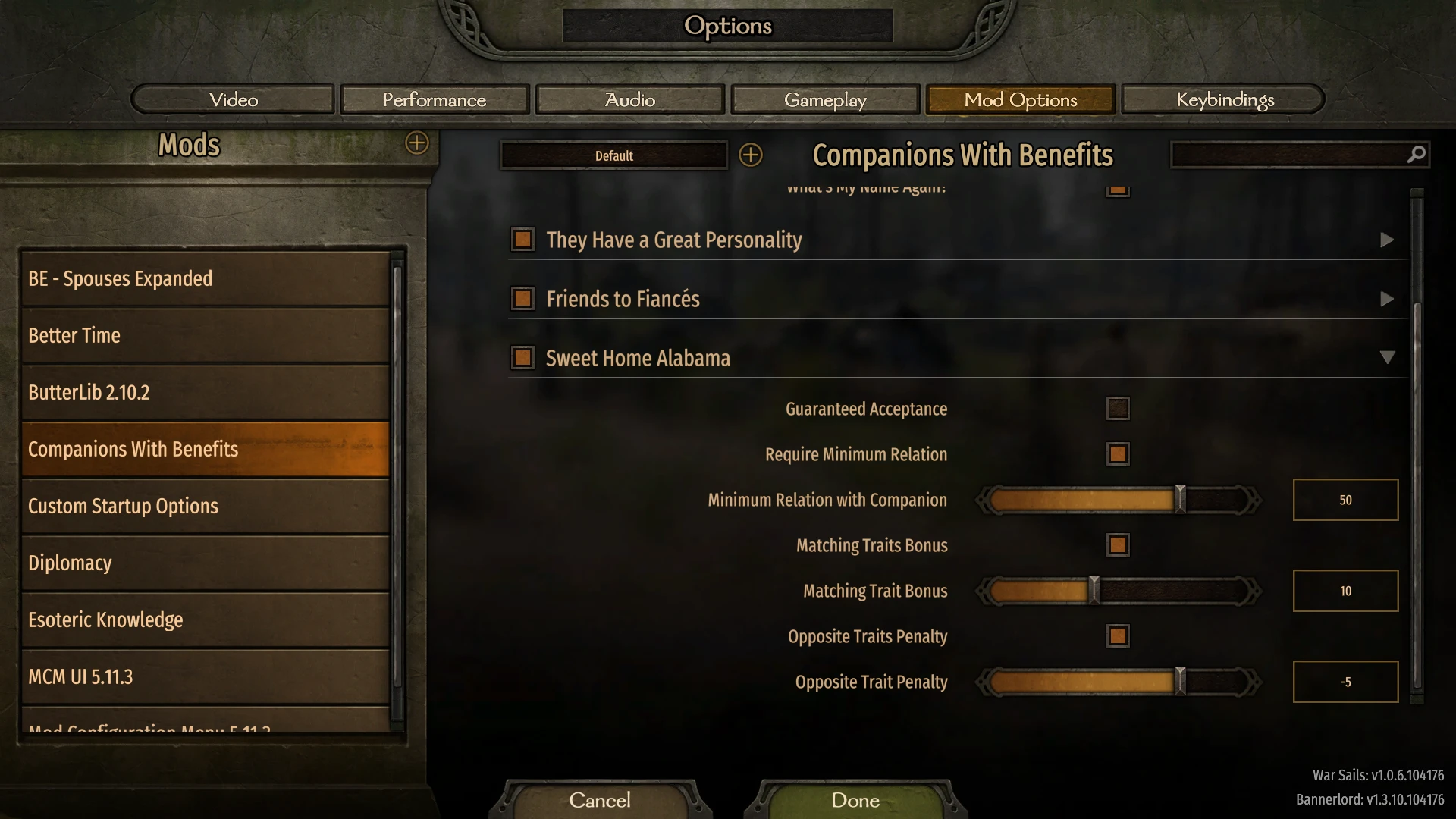Click the plus icon next to Default preset
The image size is (1456, 819).
tap(752, 155)
